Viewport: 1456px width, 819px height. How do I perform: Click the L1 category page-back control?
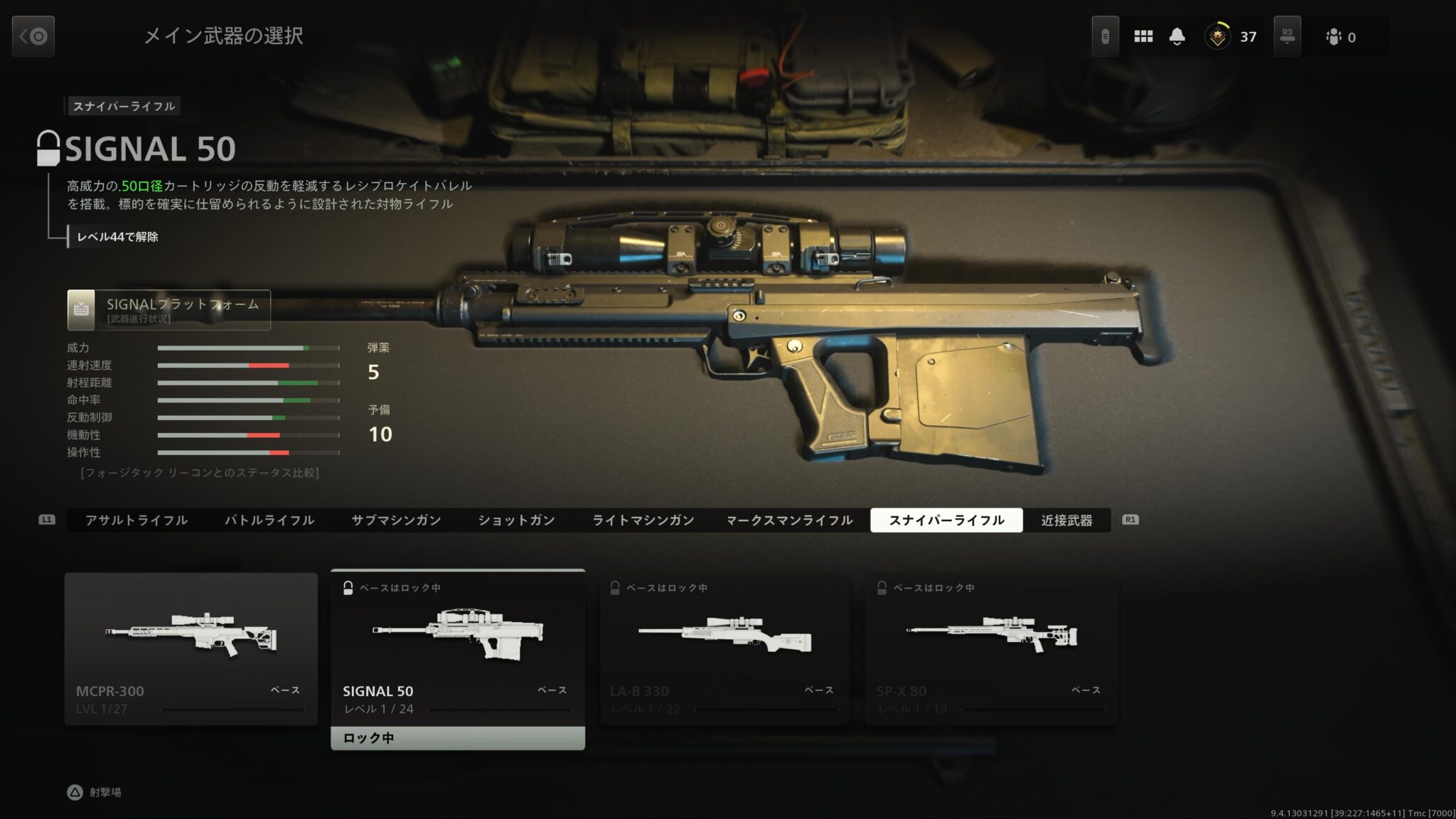point(47,520)
